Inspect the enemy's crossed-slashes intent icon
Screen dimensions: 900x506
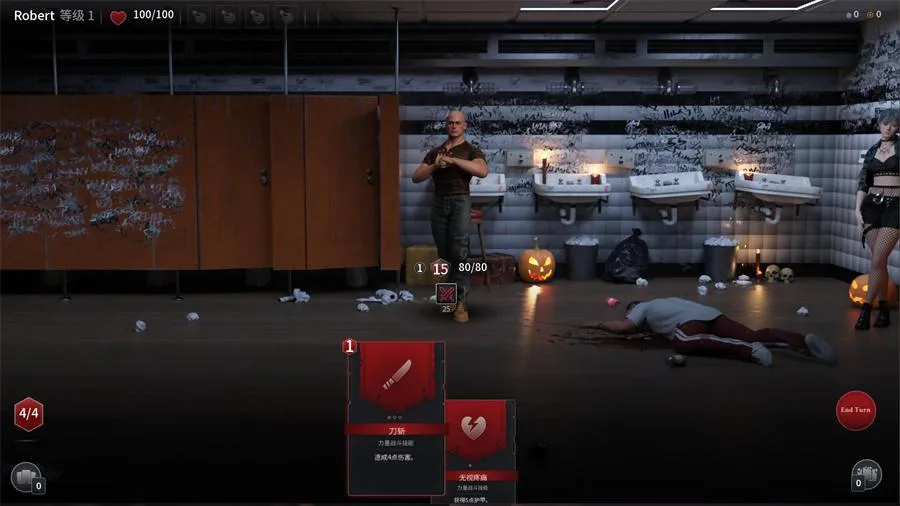click(x=446, y=294)
